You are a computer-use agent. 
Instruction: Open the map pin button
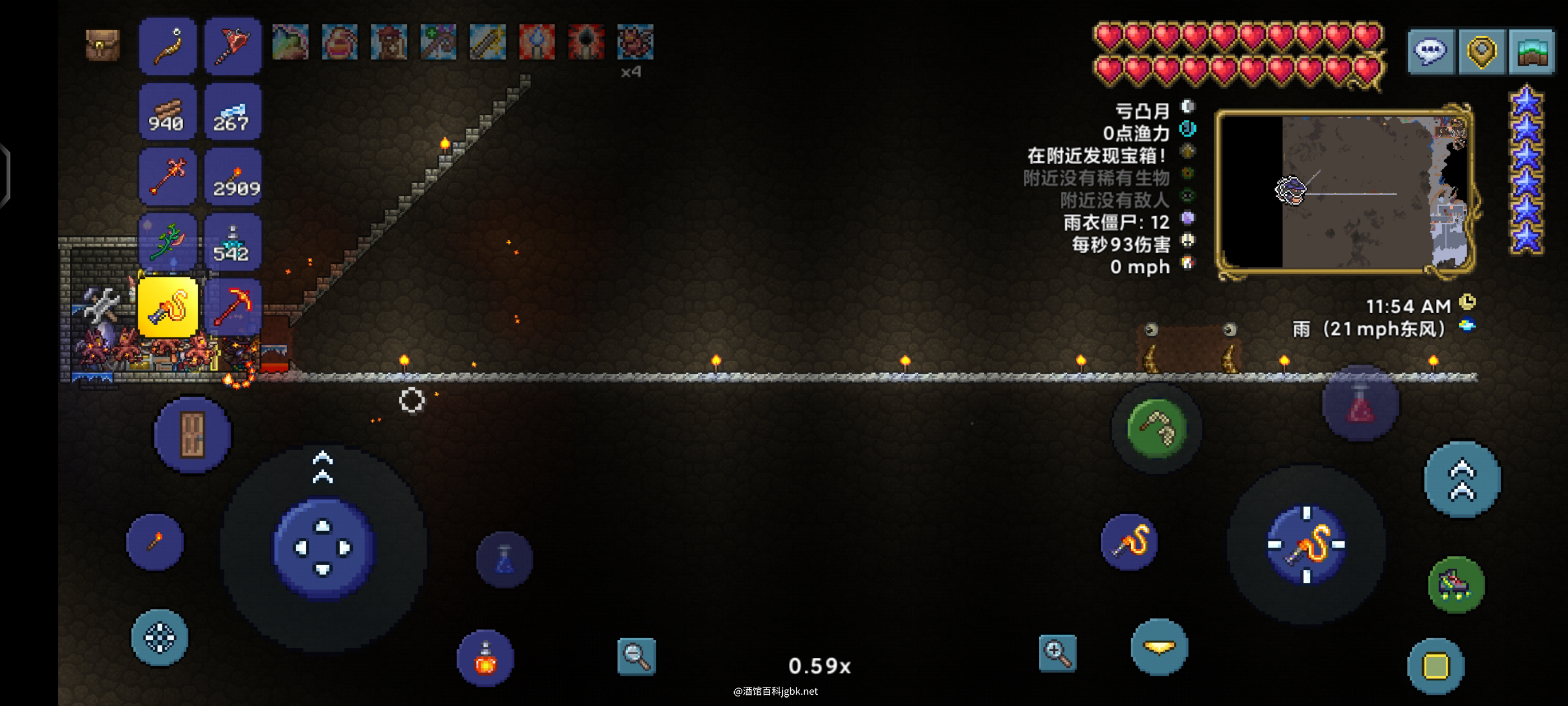pyautogui.click(x=1481, y=52)
